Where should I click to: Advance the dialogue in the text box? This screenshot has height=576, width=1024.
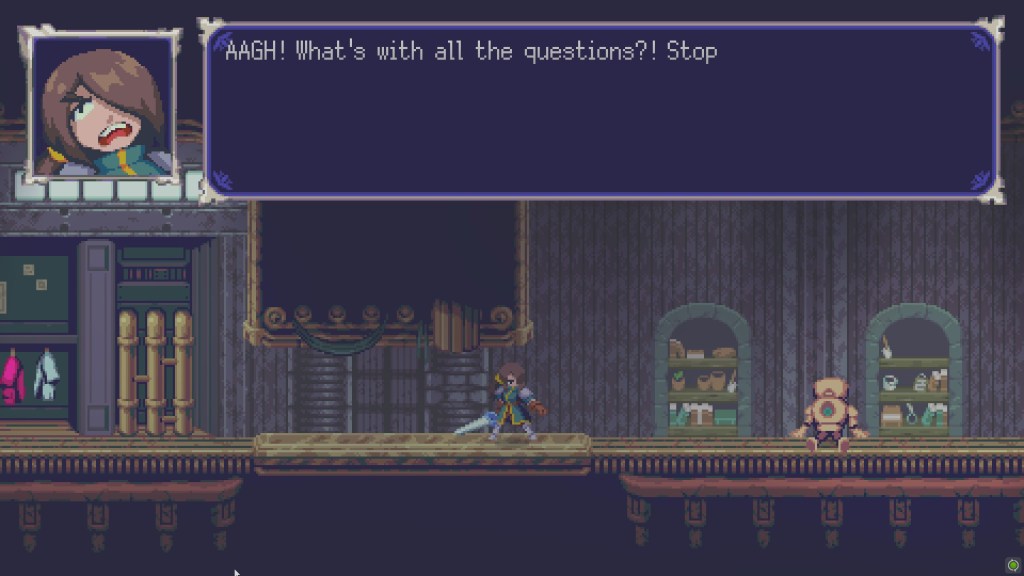point(601,111)
